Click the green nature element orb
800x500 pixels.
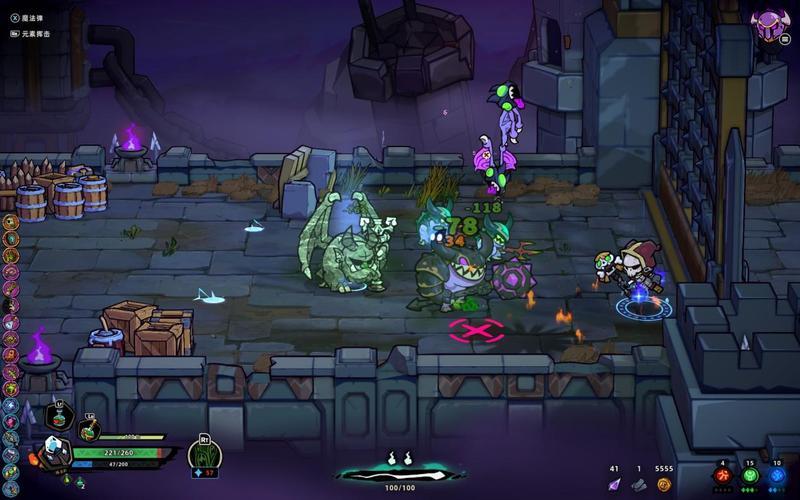tap(750, 476)
